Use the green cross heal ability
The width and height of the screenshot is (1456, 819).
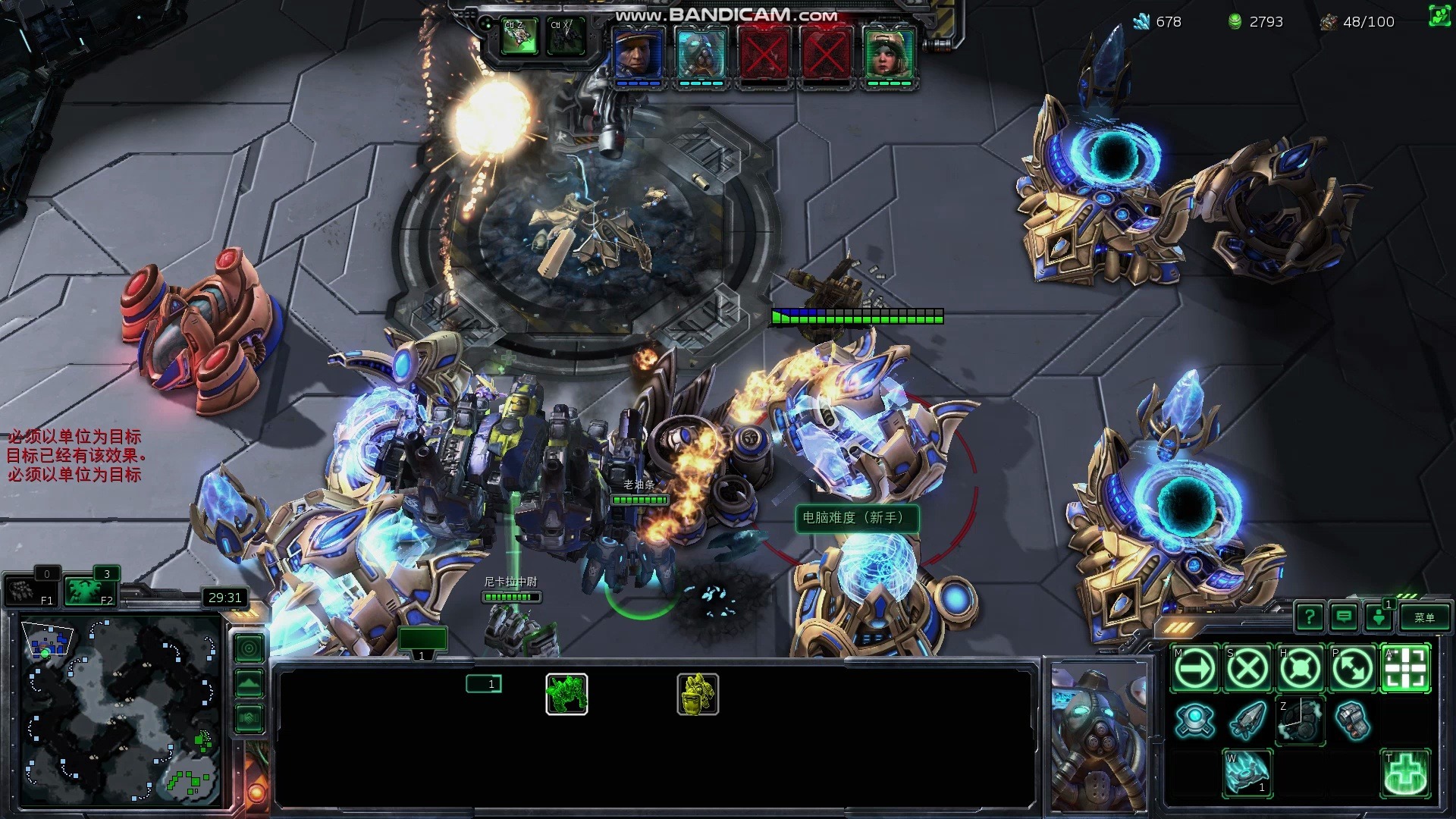pyautogui.click(x=1406, y=773)
